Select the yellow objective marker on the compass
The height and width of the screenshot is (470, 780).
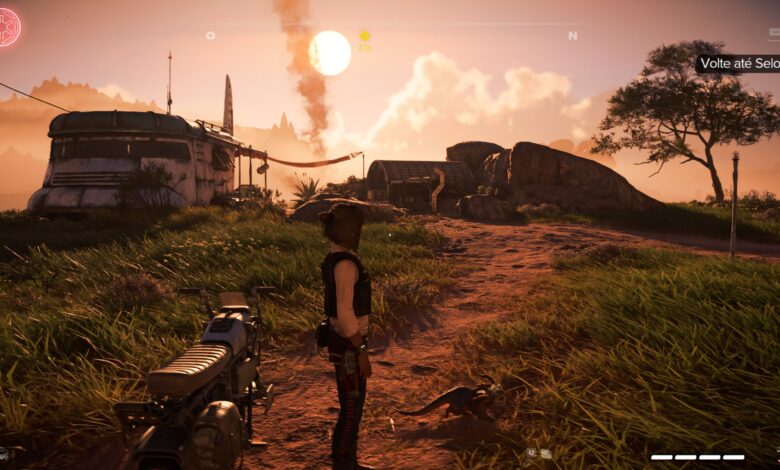point(365,36)
